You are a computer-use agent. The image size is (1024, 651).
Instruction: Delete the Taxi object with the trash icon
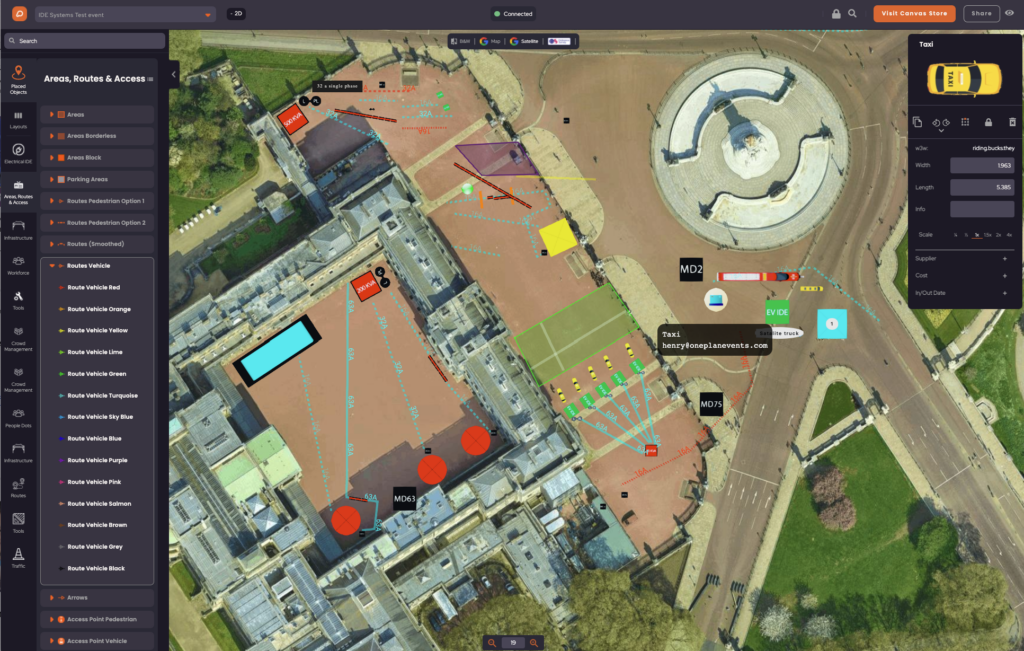[x=1011, y=122]
